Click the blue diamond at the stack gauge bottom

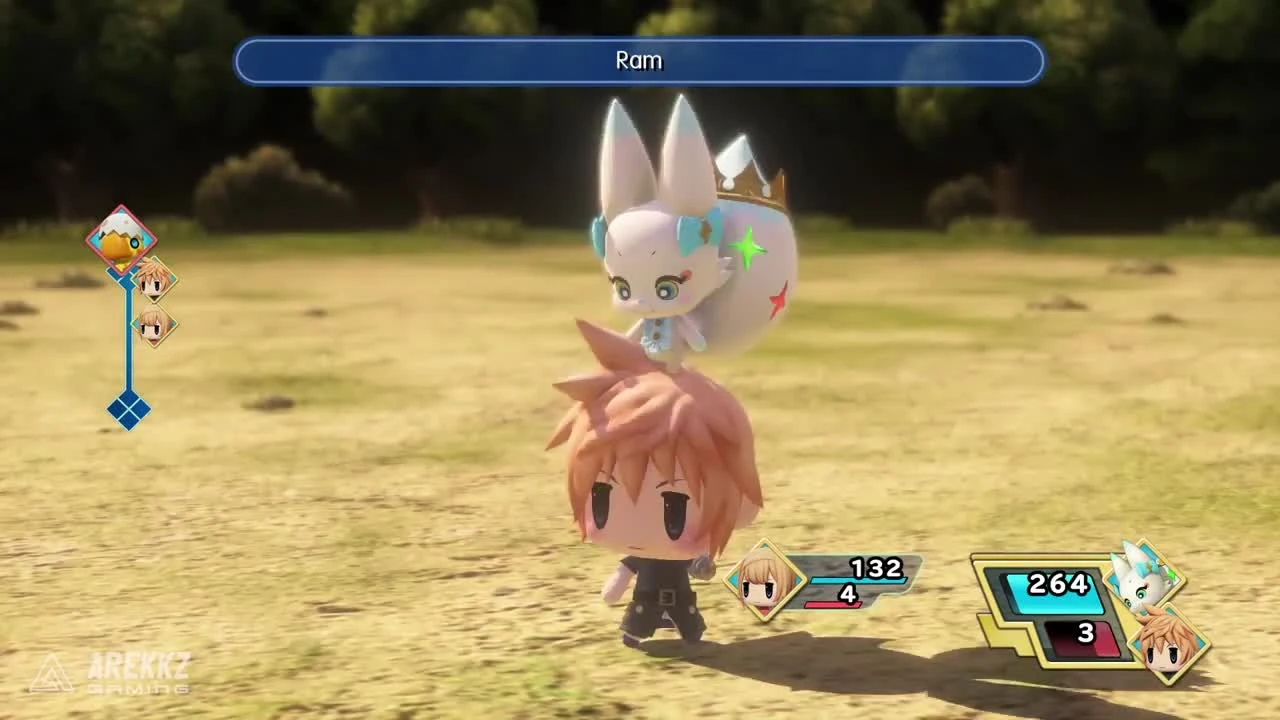click(x=128, y=410)
